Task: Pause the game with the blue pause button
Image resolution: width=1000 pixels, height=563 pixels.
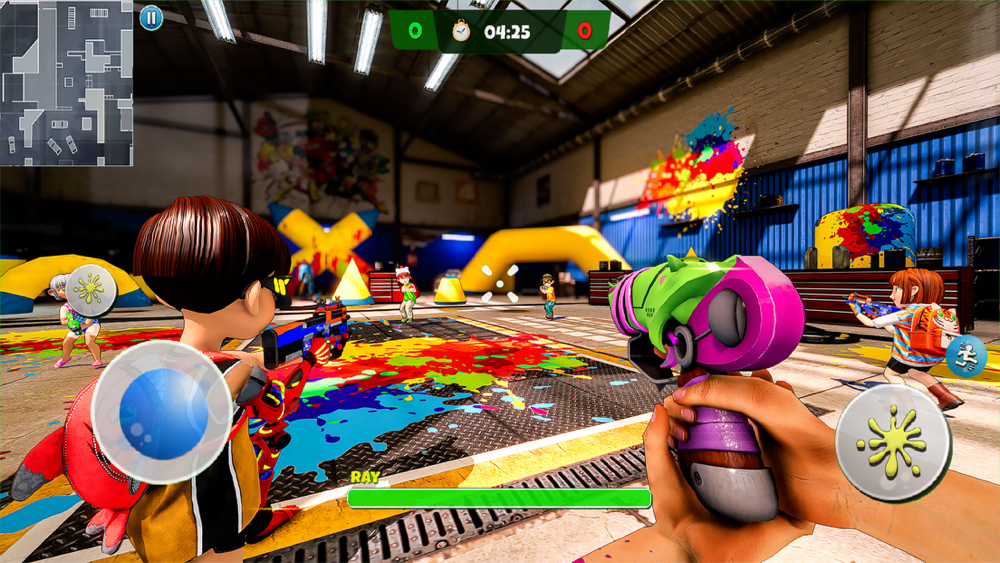Action: (x=151, y=17)
